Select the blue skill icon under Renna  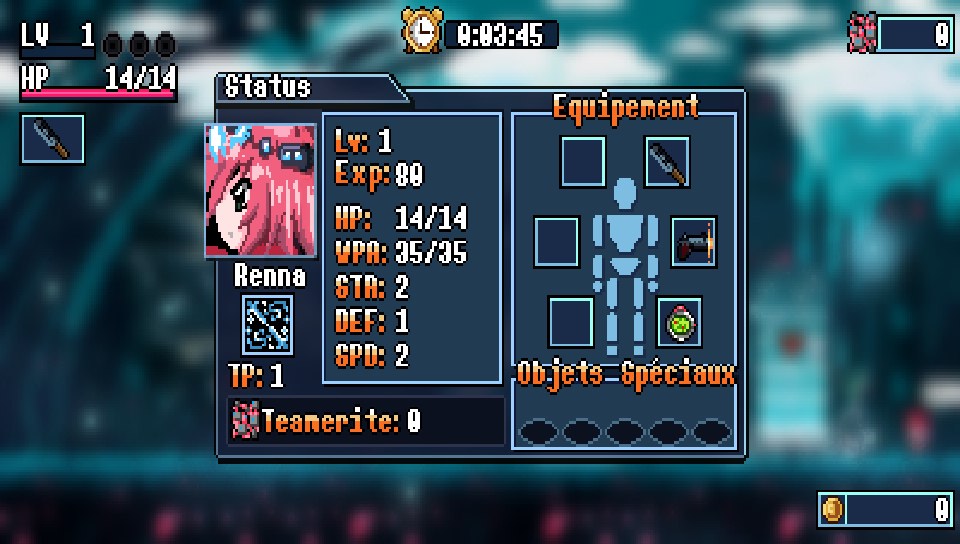[x=268, y=325]
